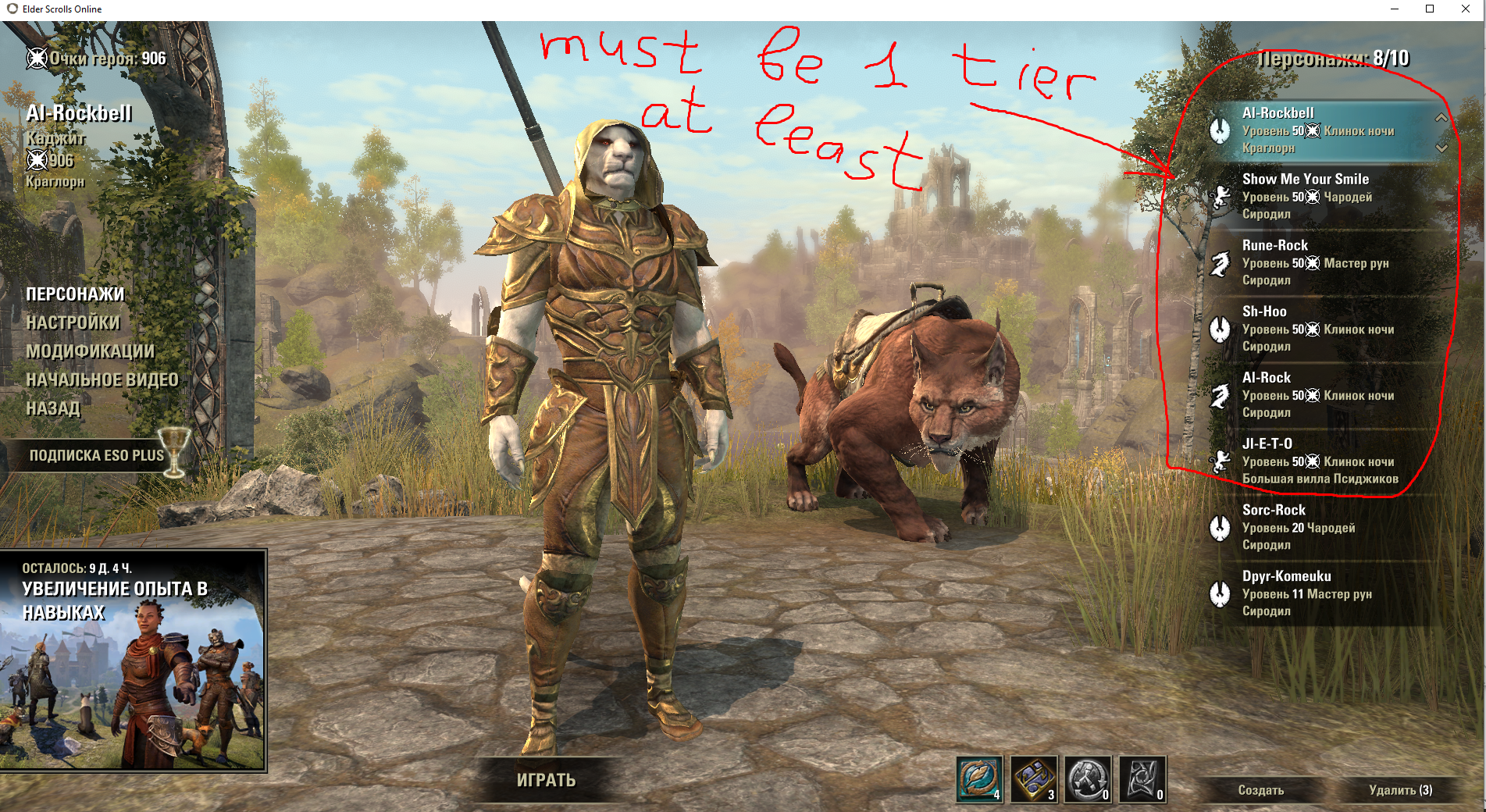Click the dark banner token icon with 0
1486x812 pixels.
(1141, 781)
